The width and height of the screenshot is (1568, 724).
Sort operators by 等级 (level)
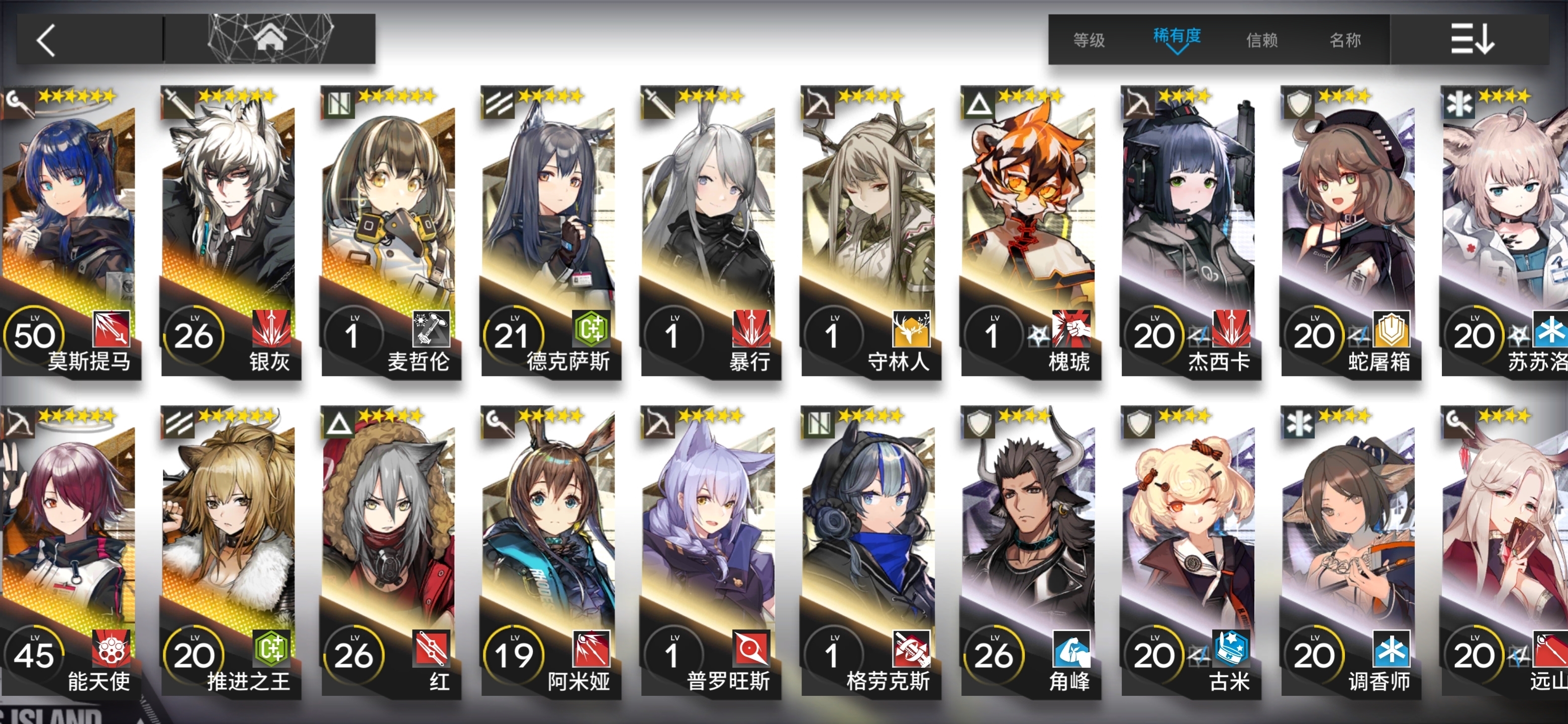tap(1089, 40)
